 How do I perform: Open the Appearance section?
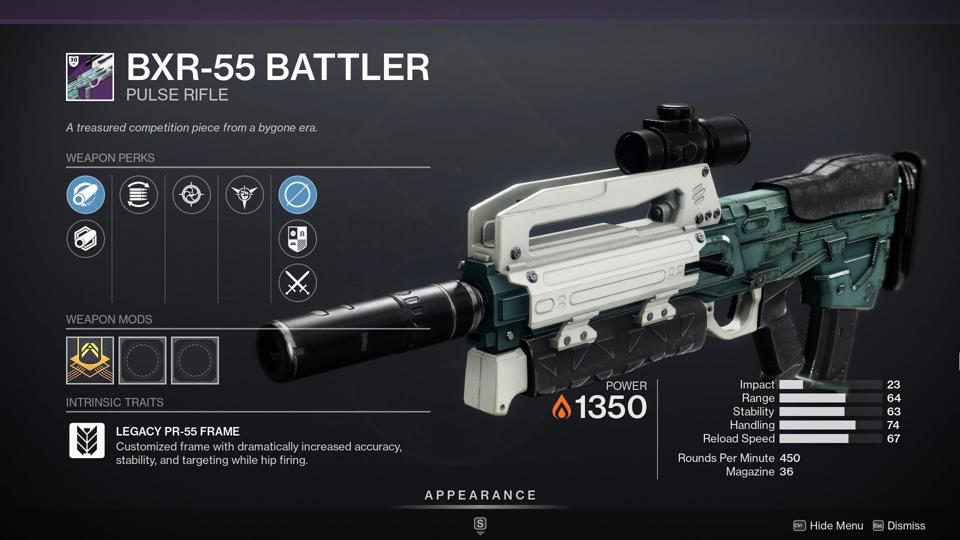480,495
